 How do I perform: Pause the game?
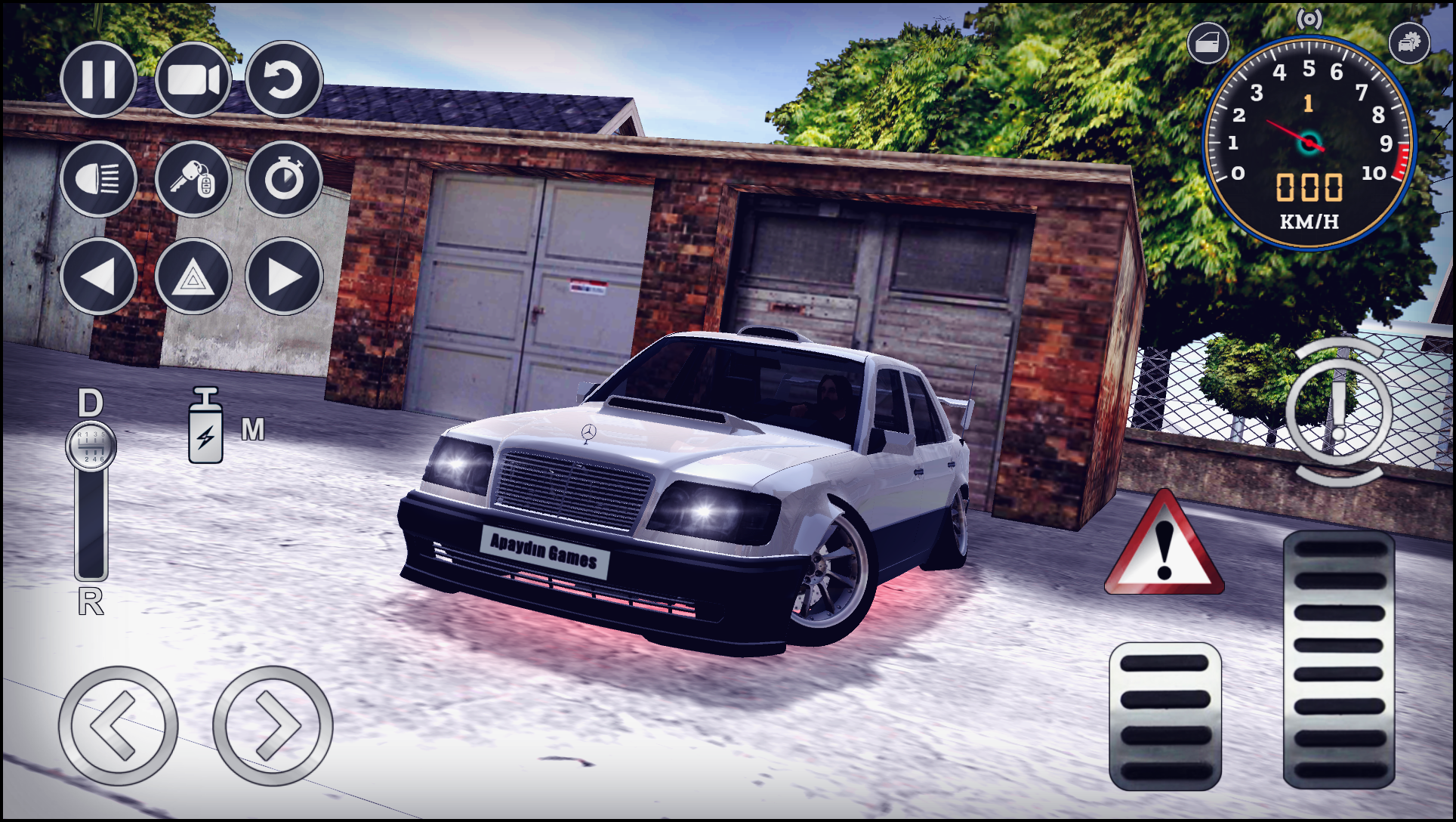[x=97, y=81]
